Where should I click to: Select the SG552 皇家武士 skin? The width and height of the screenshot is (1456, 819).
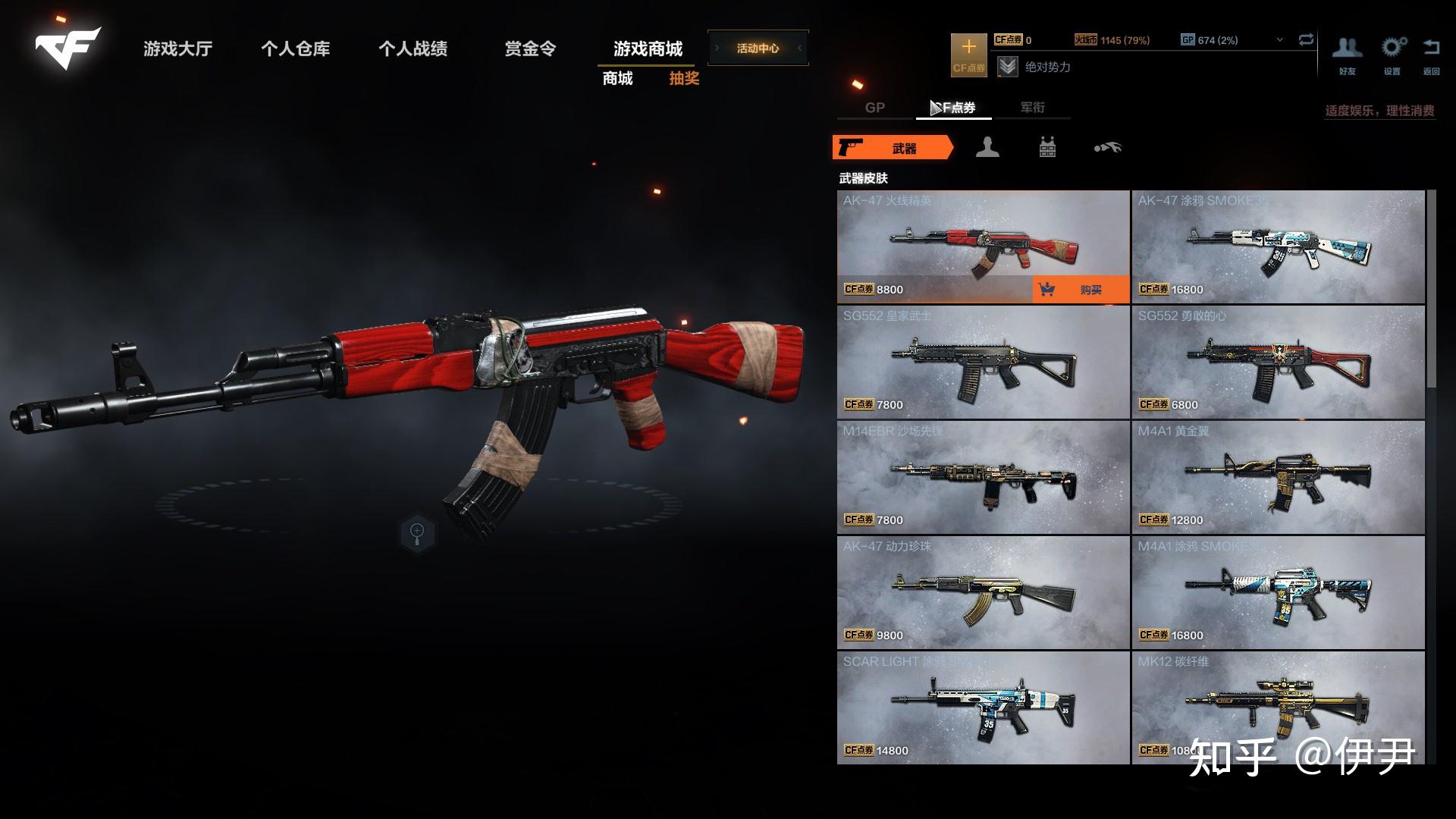click(983, 362)
